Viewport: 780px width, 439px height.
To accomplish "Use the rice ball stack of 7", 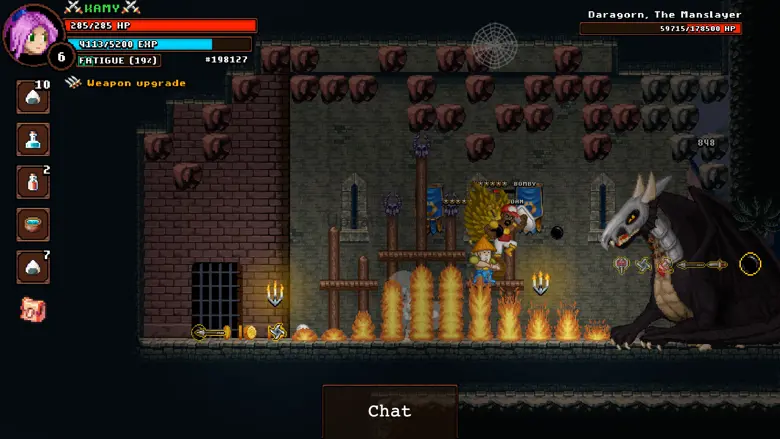I will (33, 267).
